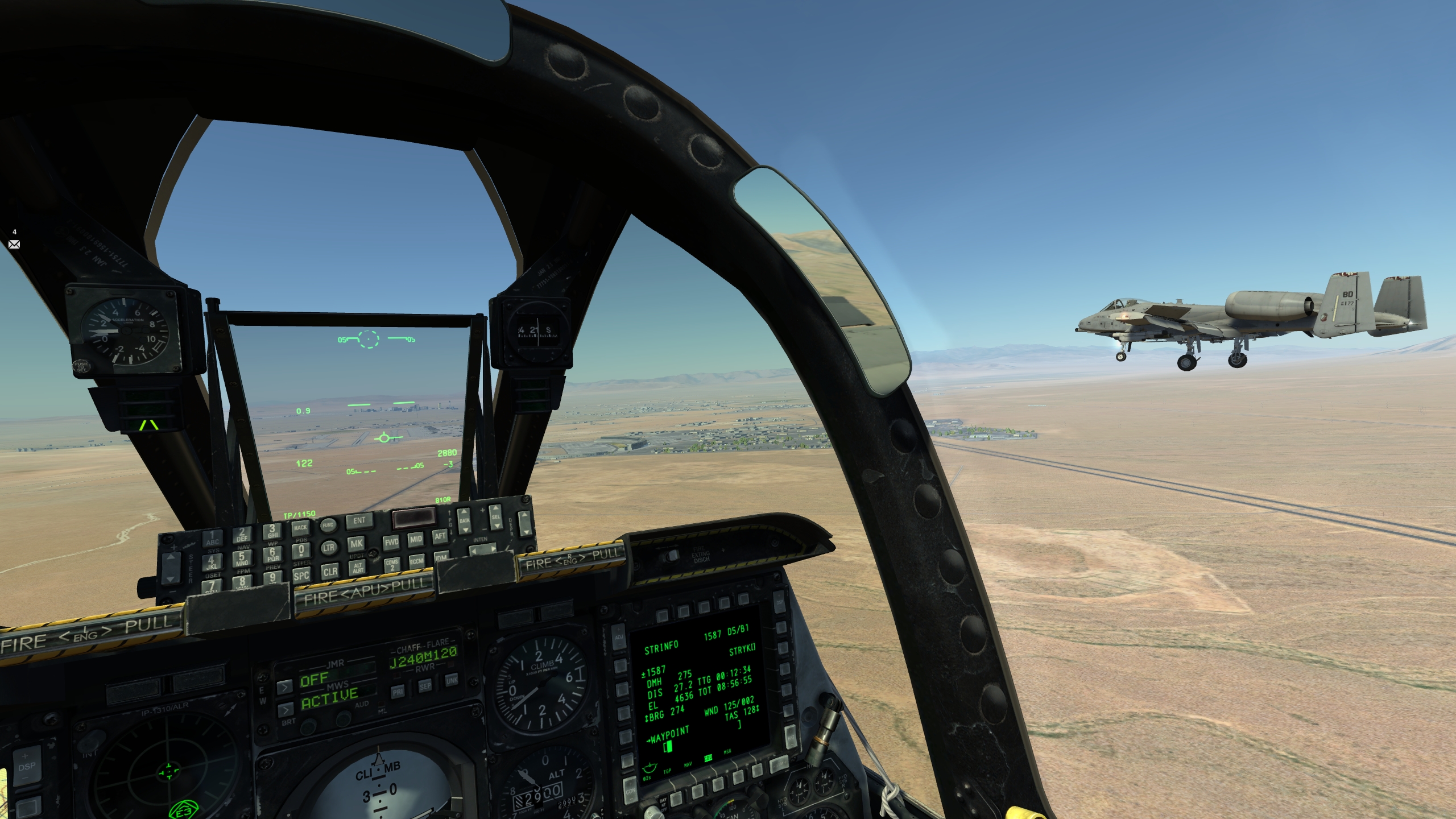Hit the ENT button on the UFC
The image size is (1456, 819).
[359, 521]
